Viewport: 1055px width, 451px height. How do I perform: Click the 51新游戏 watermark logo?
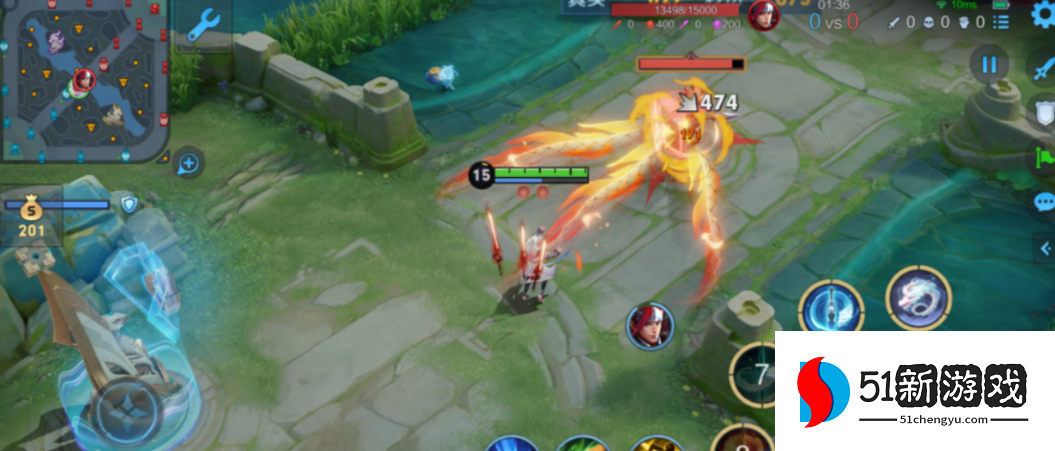point(914,391)
